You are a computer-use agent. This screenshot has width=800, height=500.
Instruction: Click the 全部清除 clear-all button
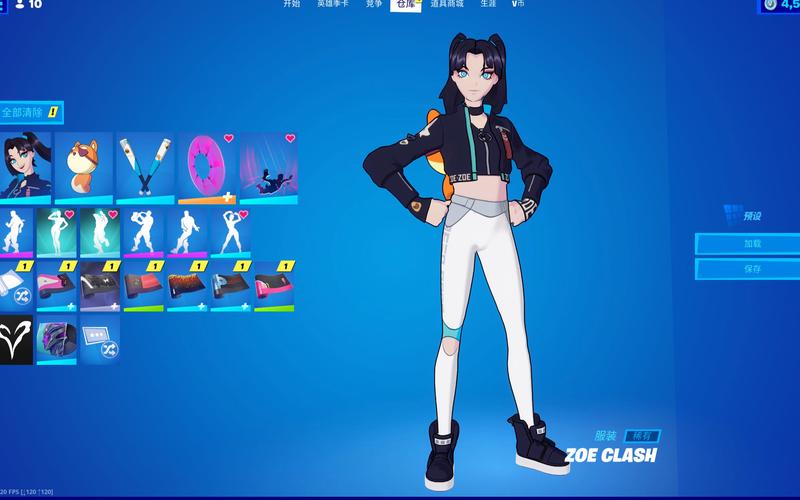click(30, 113)
